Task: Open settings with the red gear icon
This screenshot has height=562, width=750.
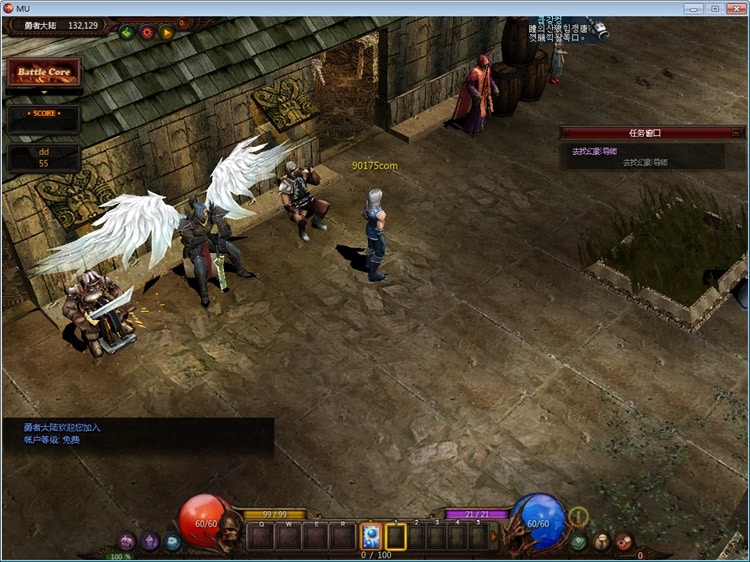Action: tap(147, 32)
